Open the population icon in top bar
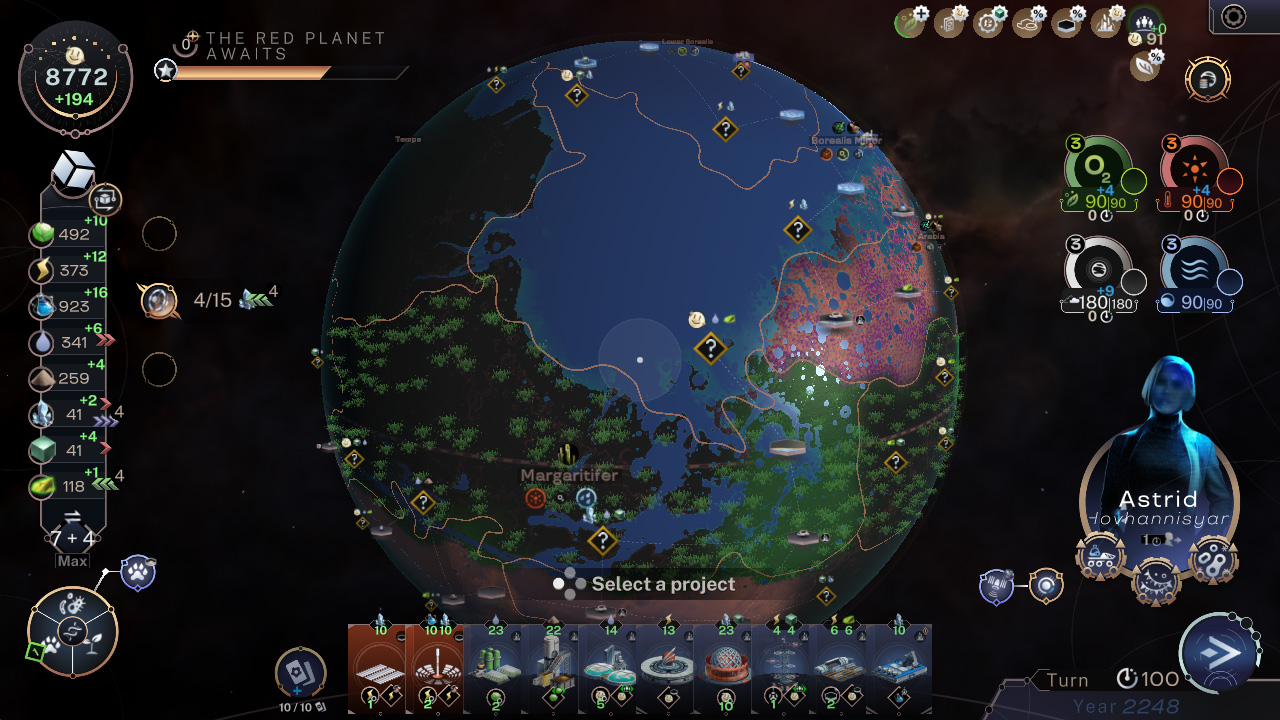Viewport: 1280px width, 720px height. [x=1143, y=21]
